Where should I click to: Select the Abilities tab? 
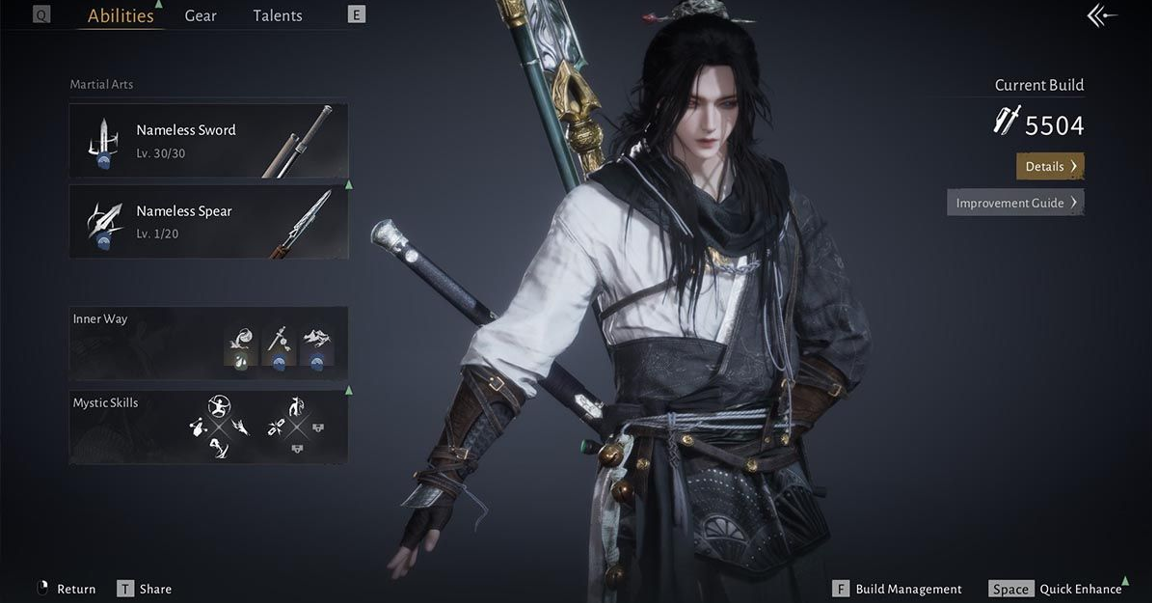click(x=120, y=16)
